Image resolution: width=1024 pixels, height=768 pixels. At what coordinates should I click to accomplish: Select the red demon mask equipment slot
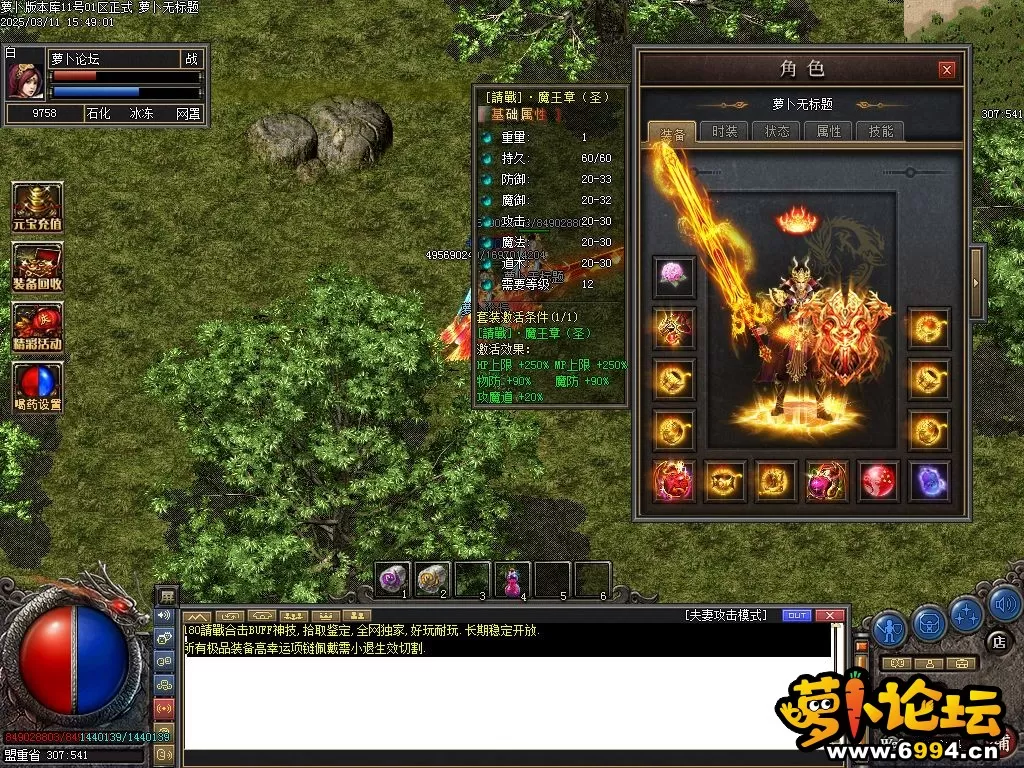(674, 481)
